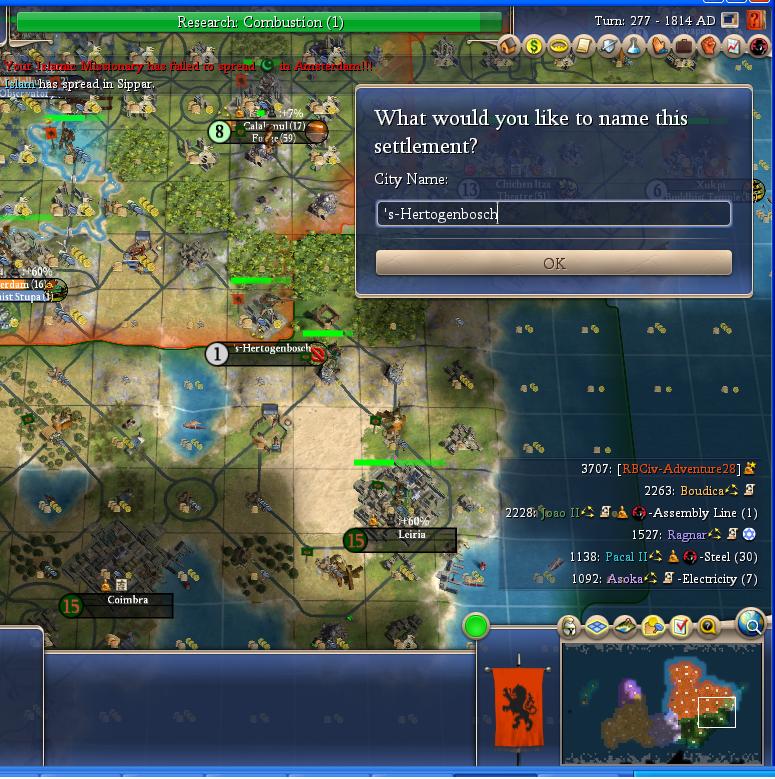Click the City Name text field
775x779 pixels.
point(553,213)
